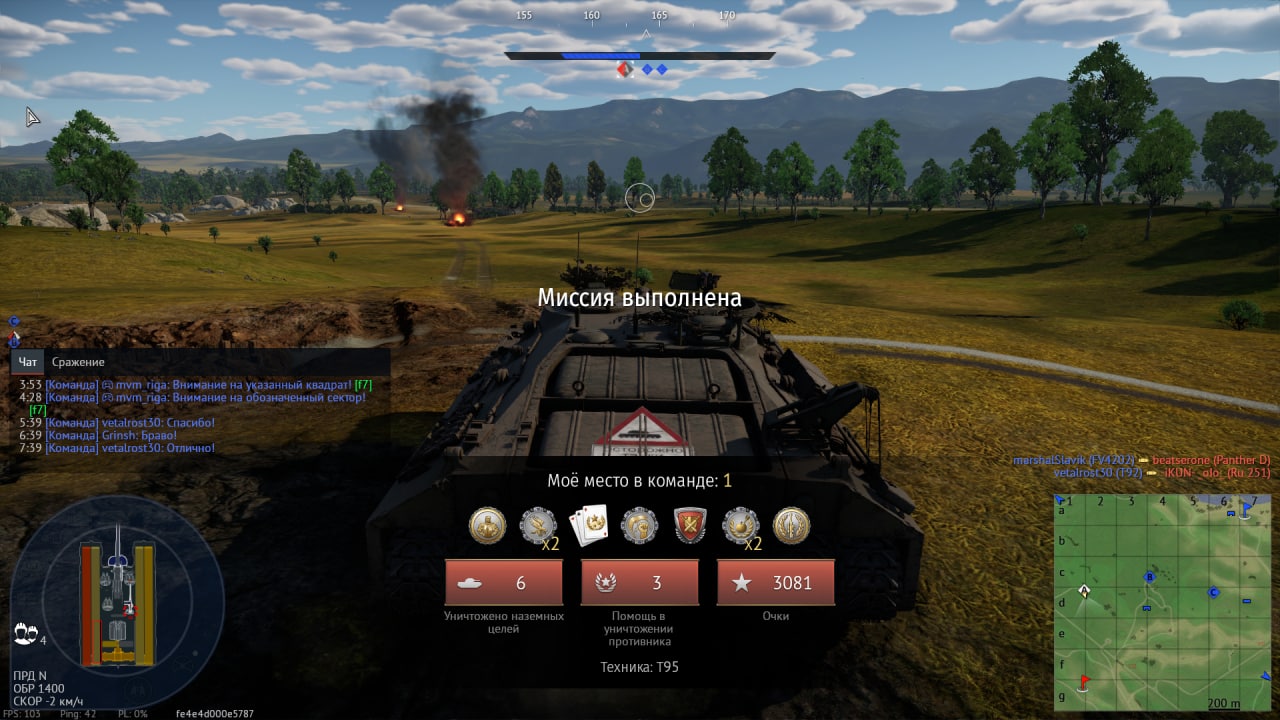Select the red enemy flag on minimap

point(1085,682)
